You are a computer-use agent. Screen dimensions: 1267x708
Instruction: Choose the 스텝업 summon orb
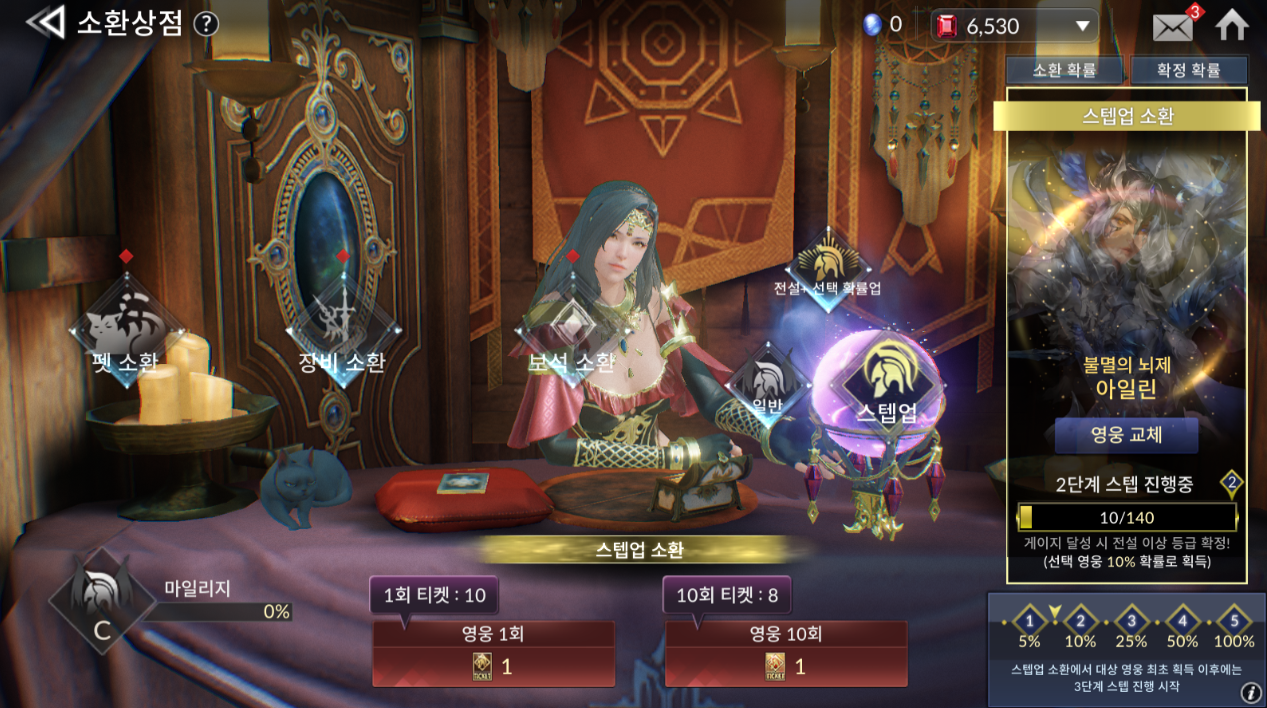[886, 385]
